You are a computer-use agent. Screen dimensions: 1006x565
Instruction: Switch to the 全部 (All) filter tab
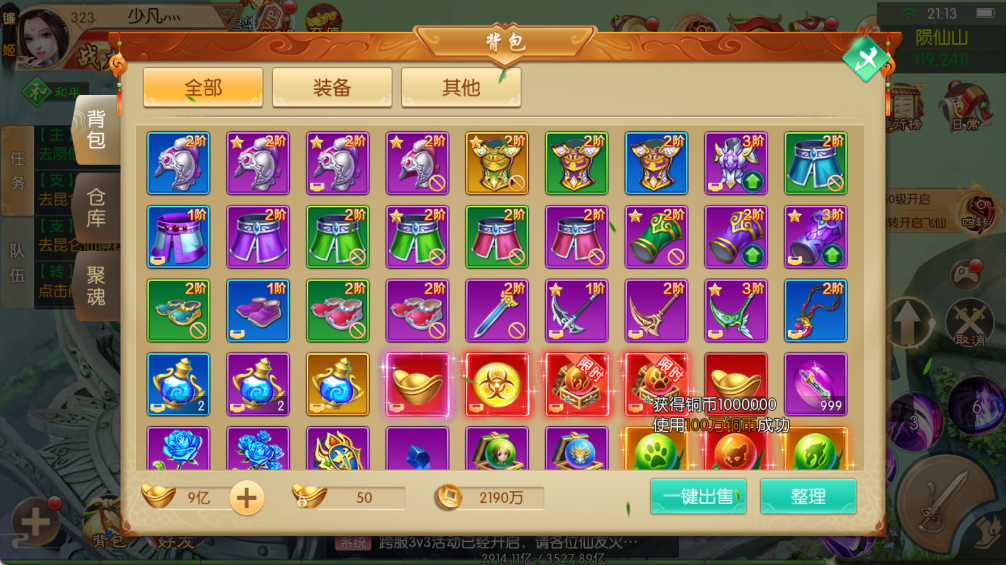[x=203, y=88]
